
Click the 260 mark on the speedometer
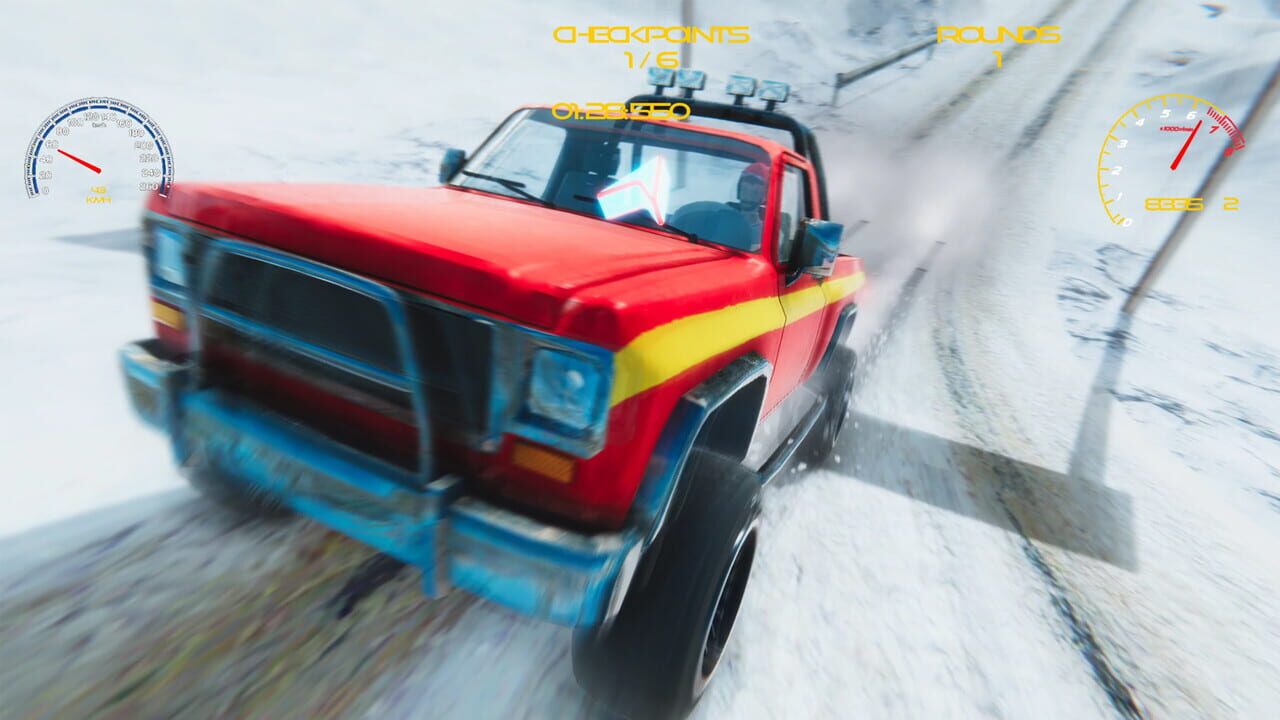(148, 186)
